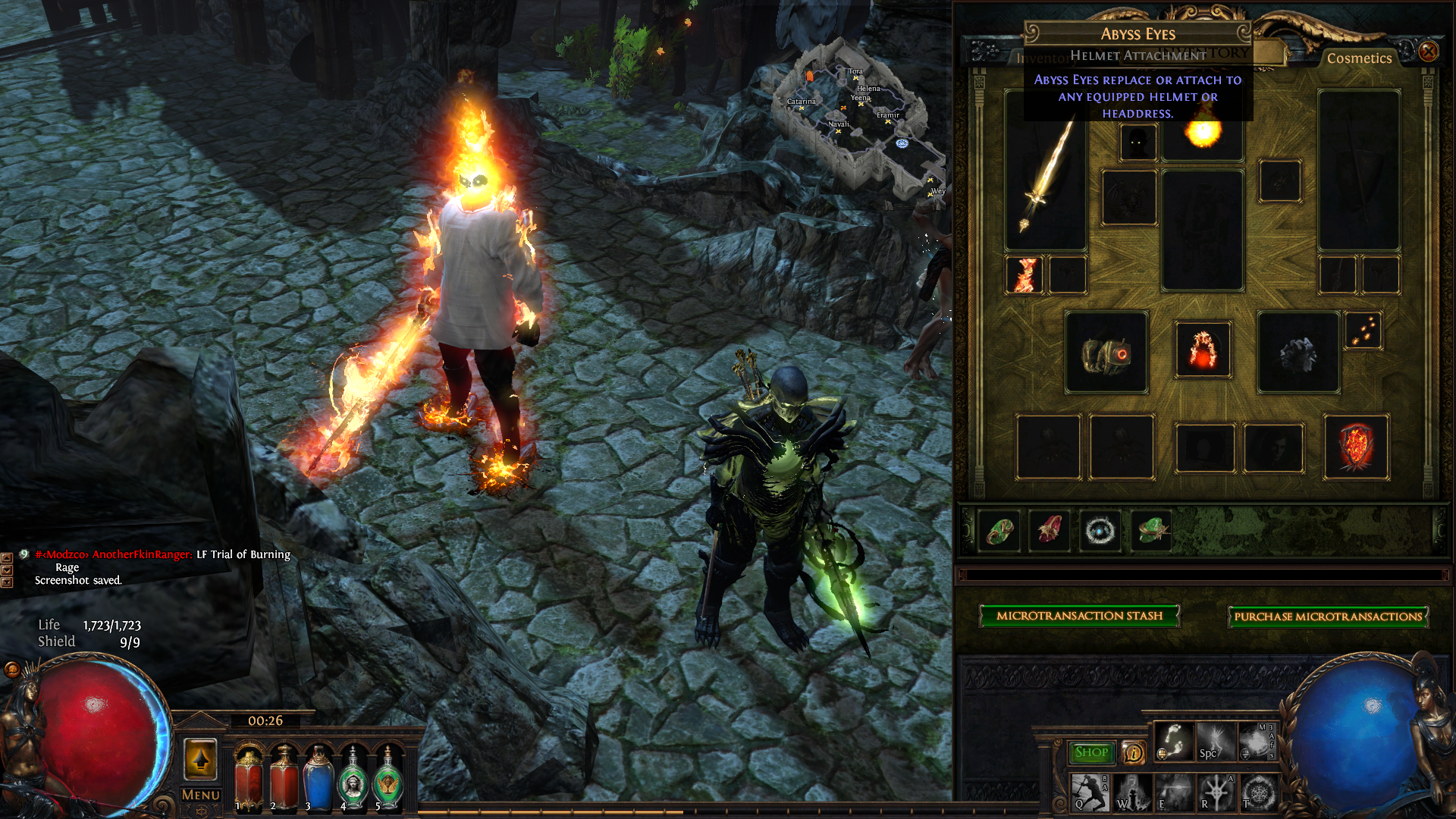Activate the snowflake circle skill on T
Screen dimensions: 1456x819
click(x=1258, y=793)
